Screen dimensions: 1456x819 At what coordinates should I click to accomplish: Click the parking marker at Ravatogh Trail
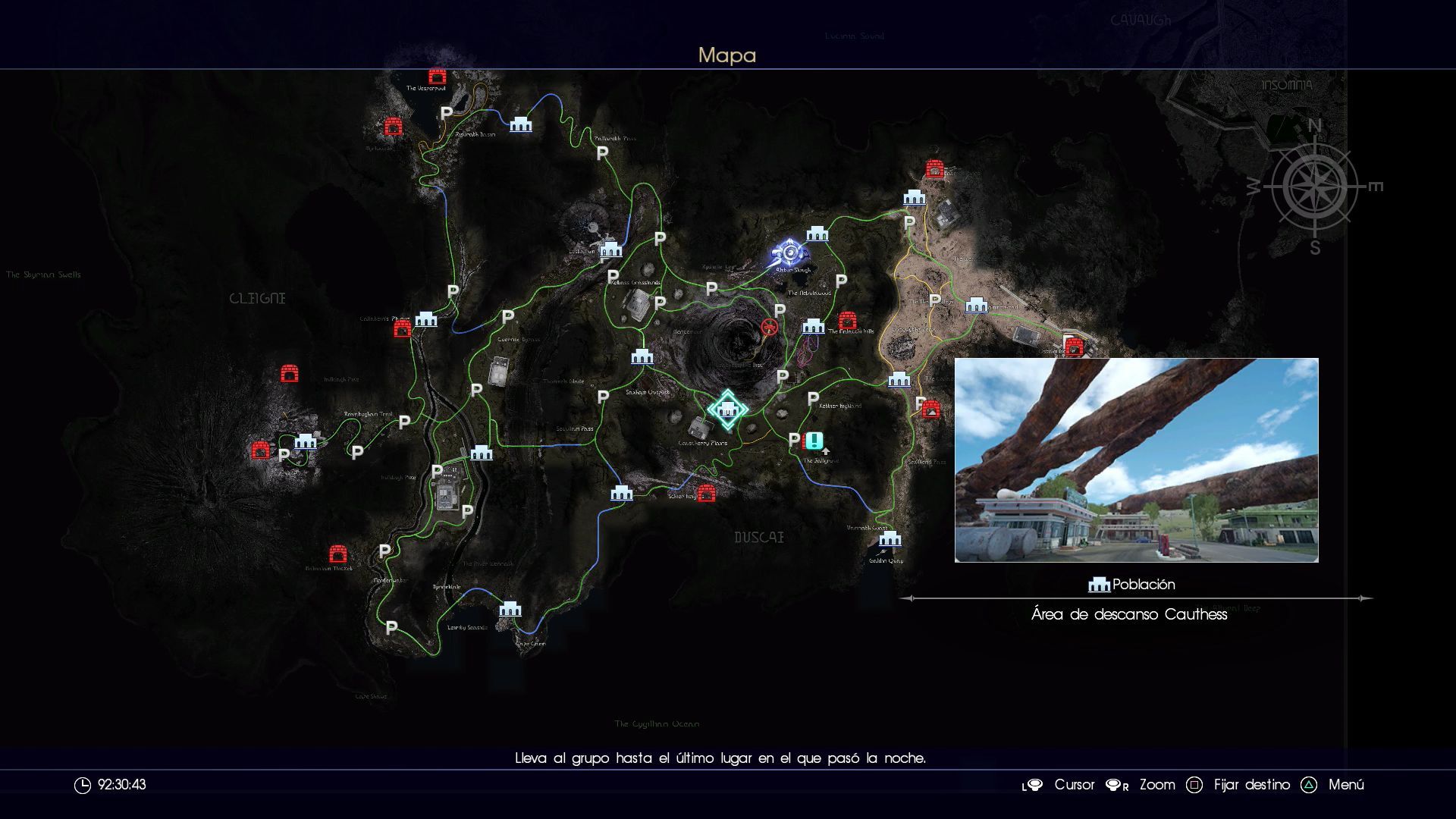[404, 422]
